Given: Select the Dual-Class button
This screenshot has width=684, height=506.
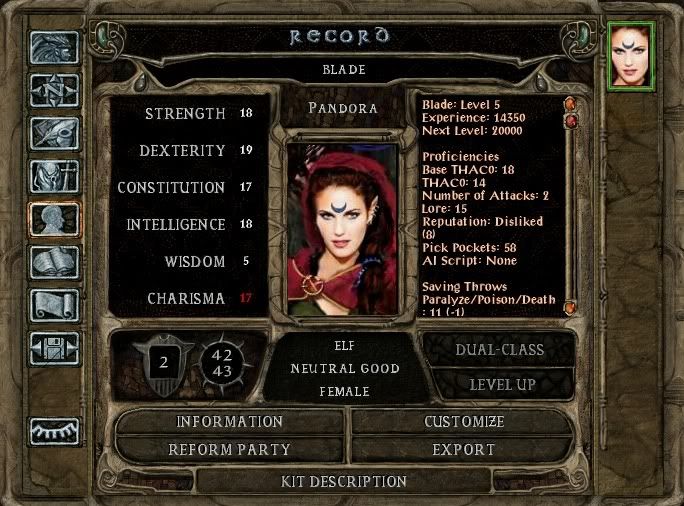Looking at the screenshot, I should 500,350.
